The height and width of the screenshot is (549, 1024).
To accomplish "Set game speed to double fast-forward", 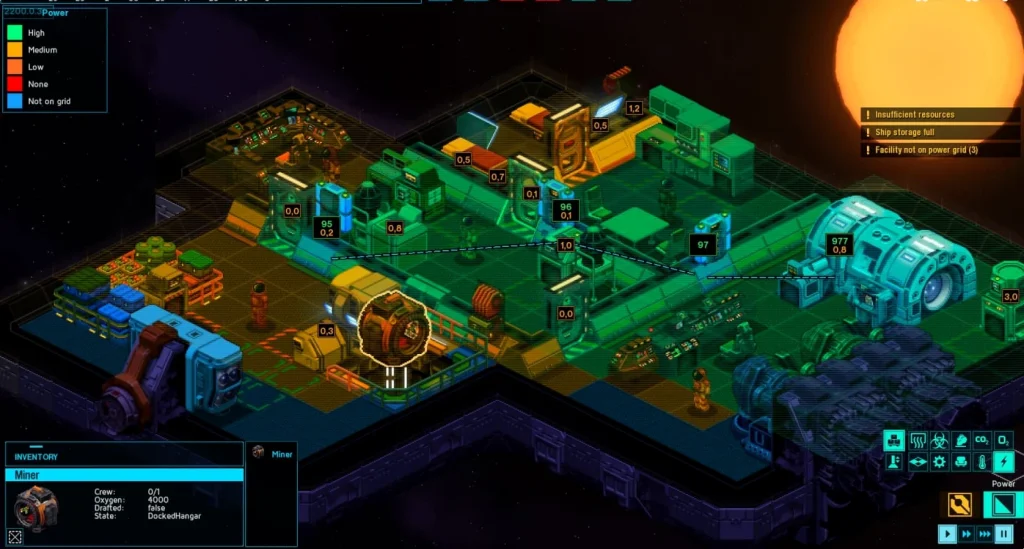I will coord(967,534).
